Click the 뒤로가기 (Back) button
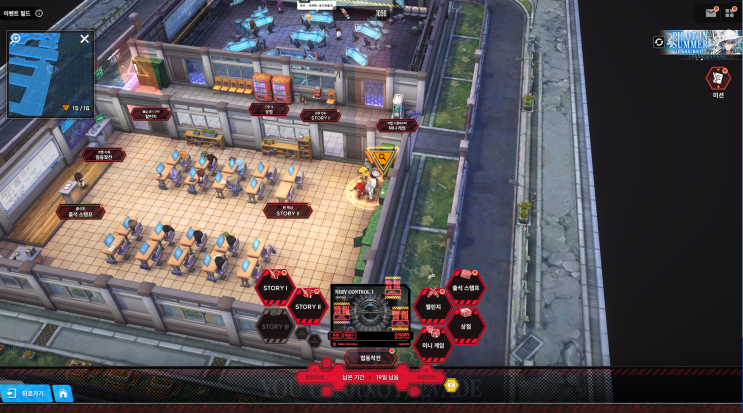 pos(24,393)
